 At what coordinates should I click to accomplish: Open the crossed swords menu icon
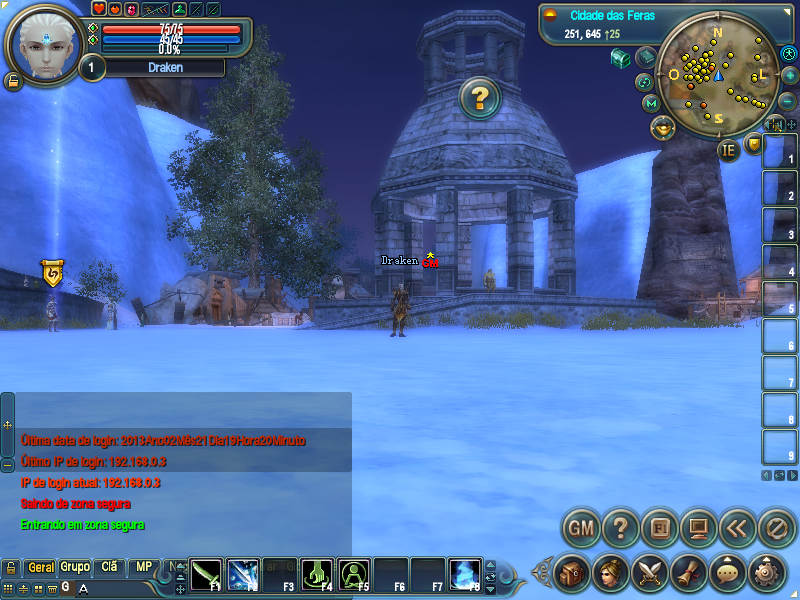(649, 572)
